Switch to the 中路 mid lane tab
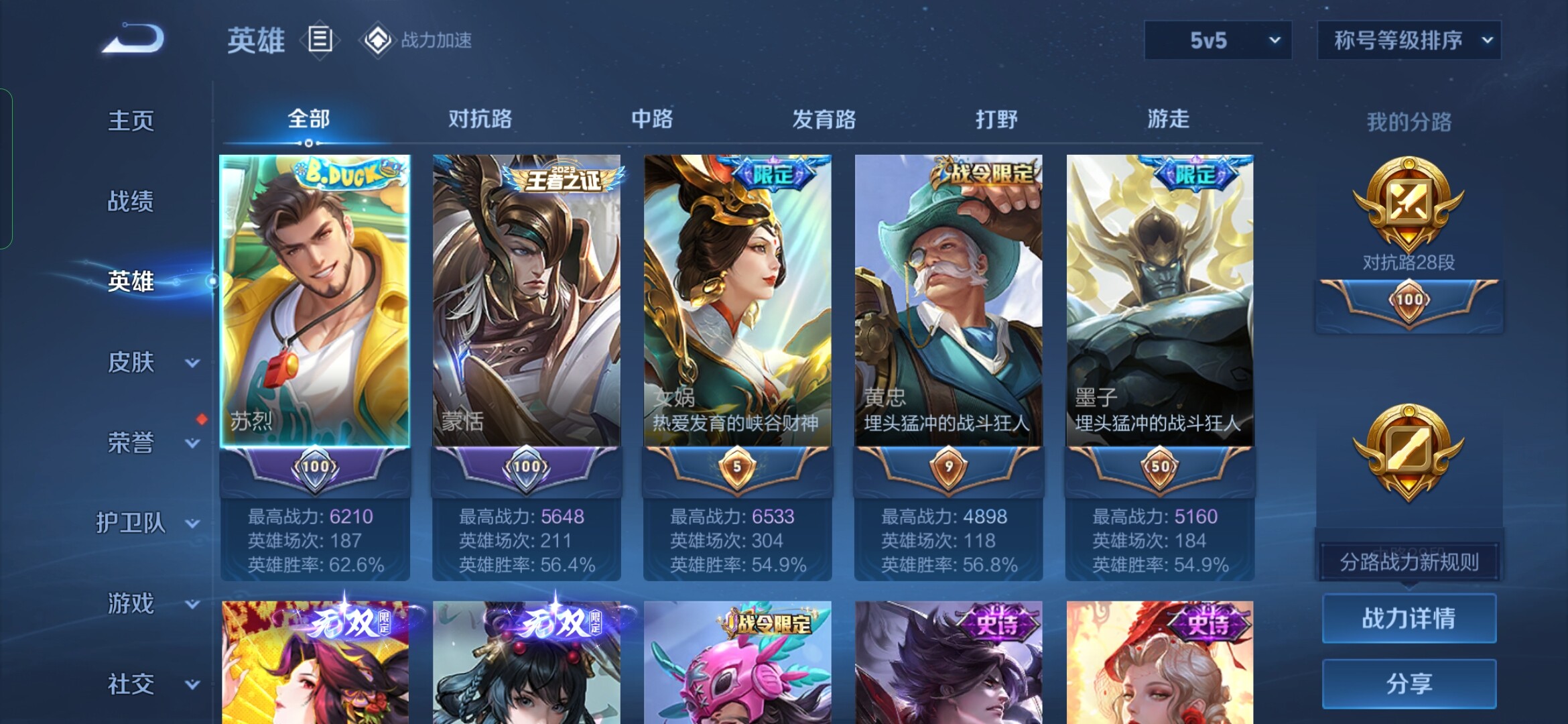This screenshot has height=724, width=1568. [652, 119]
